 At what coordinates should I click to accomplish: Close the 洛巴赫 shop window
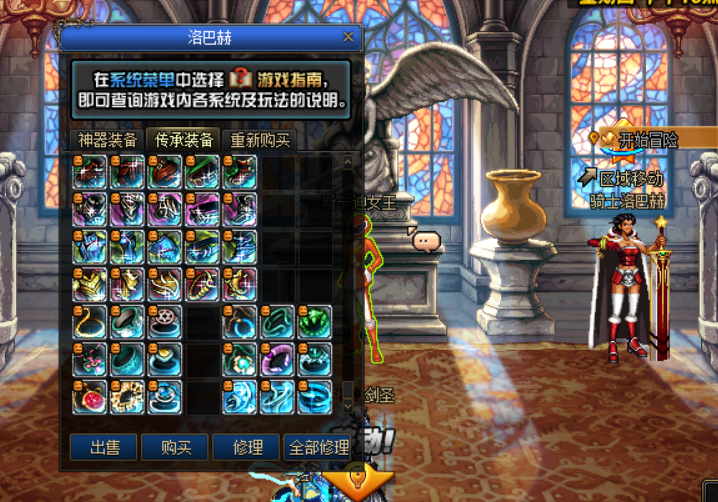[x=348, y=37]
